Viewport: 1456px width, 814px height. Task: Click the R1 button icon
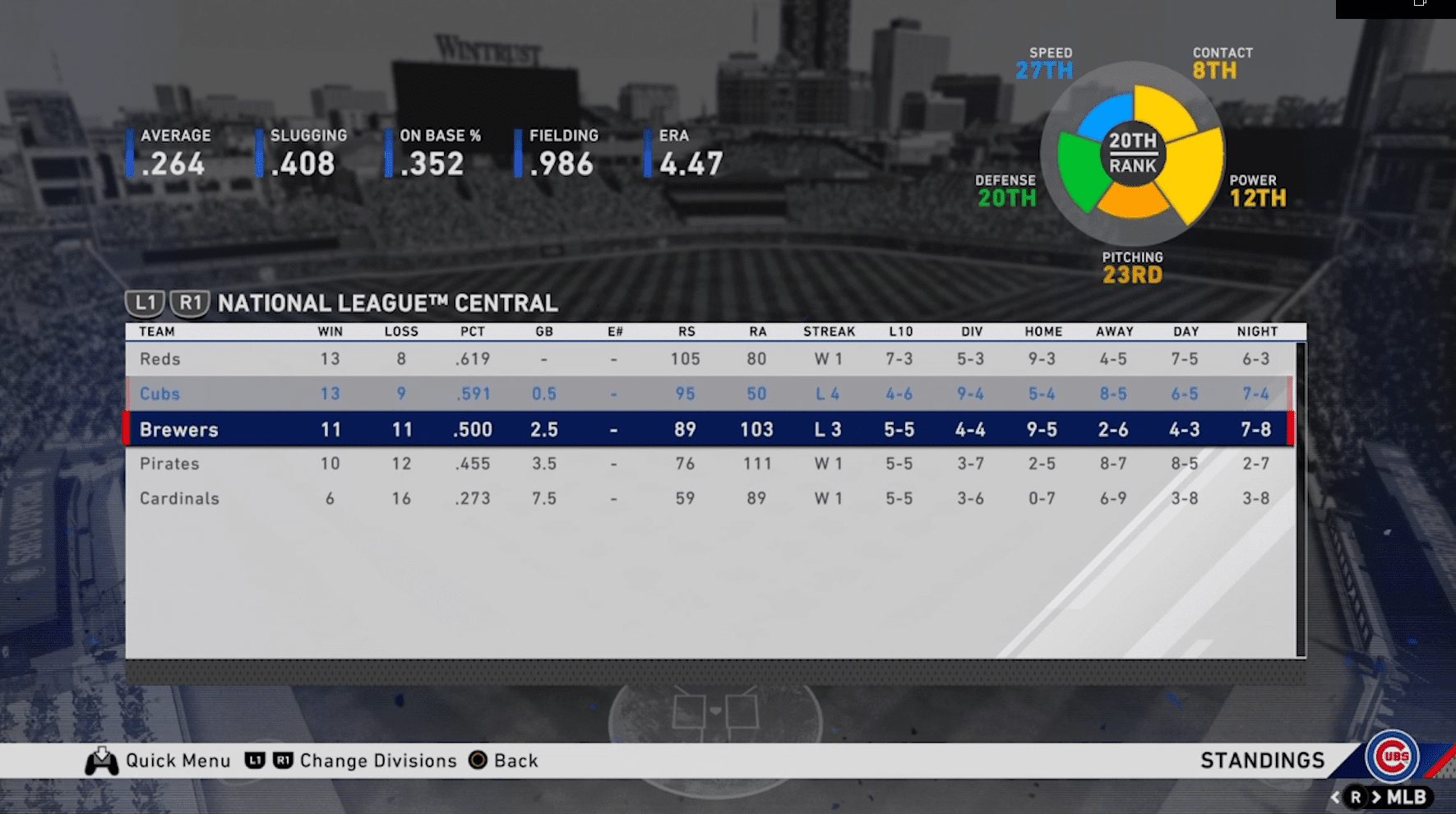(x=191, y=302)
